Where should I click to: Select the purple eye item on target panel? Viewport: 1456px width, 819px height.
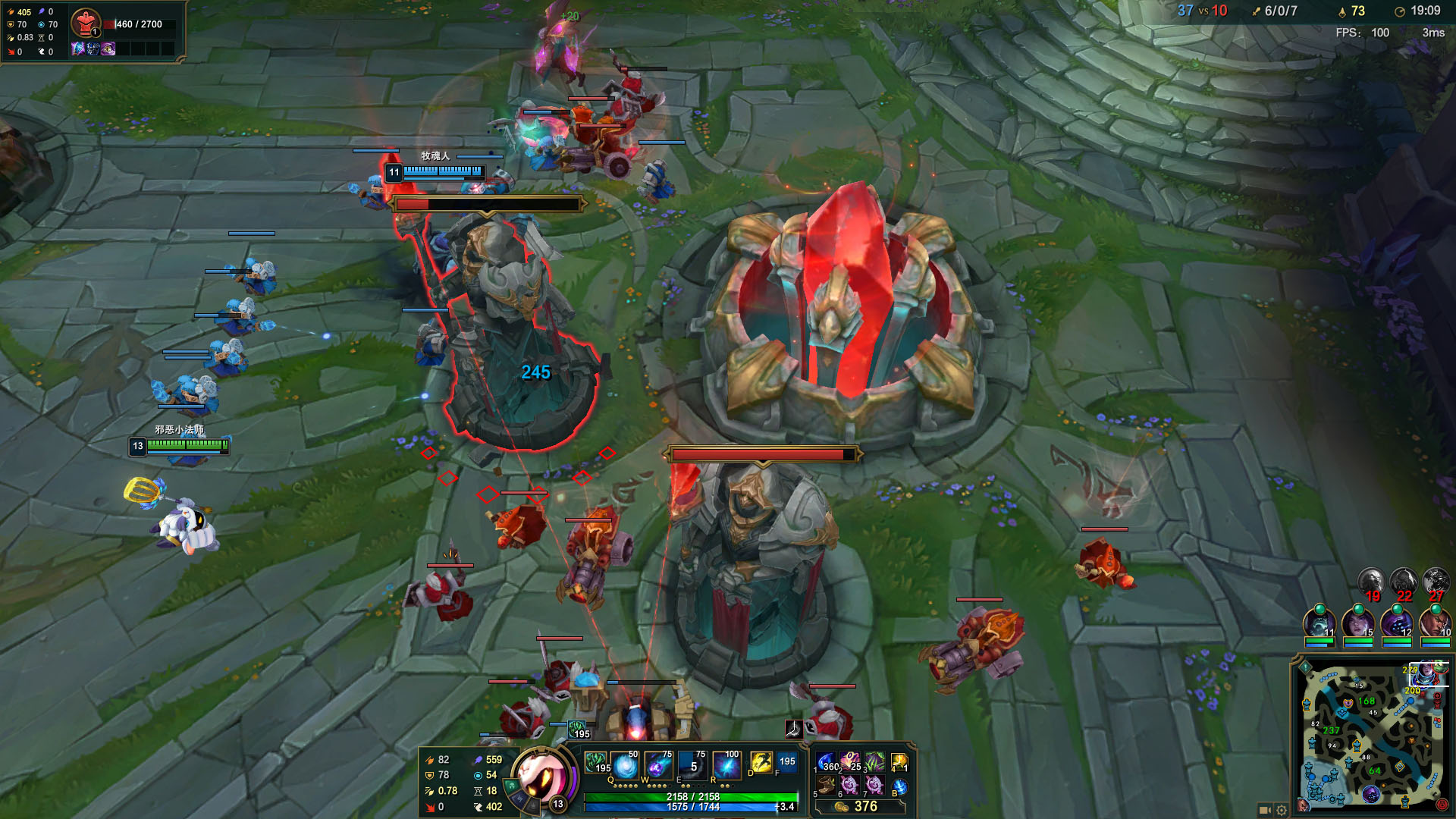tap(108, 49)
